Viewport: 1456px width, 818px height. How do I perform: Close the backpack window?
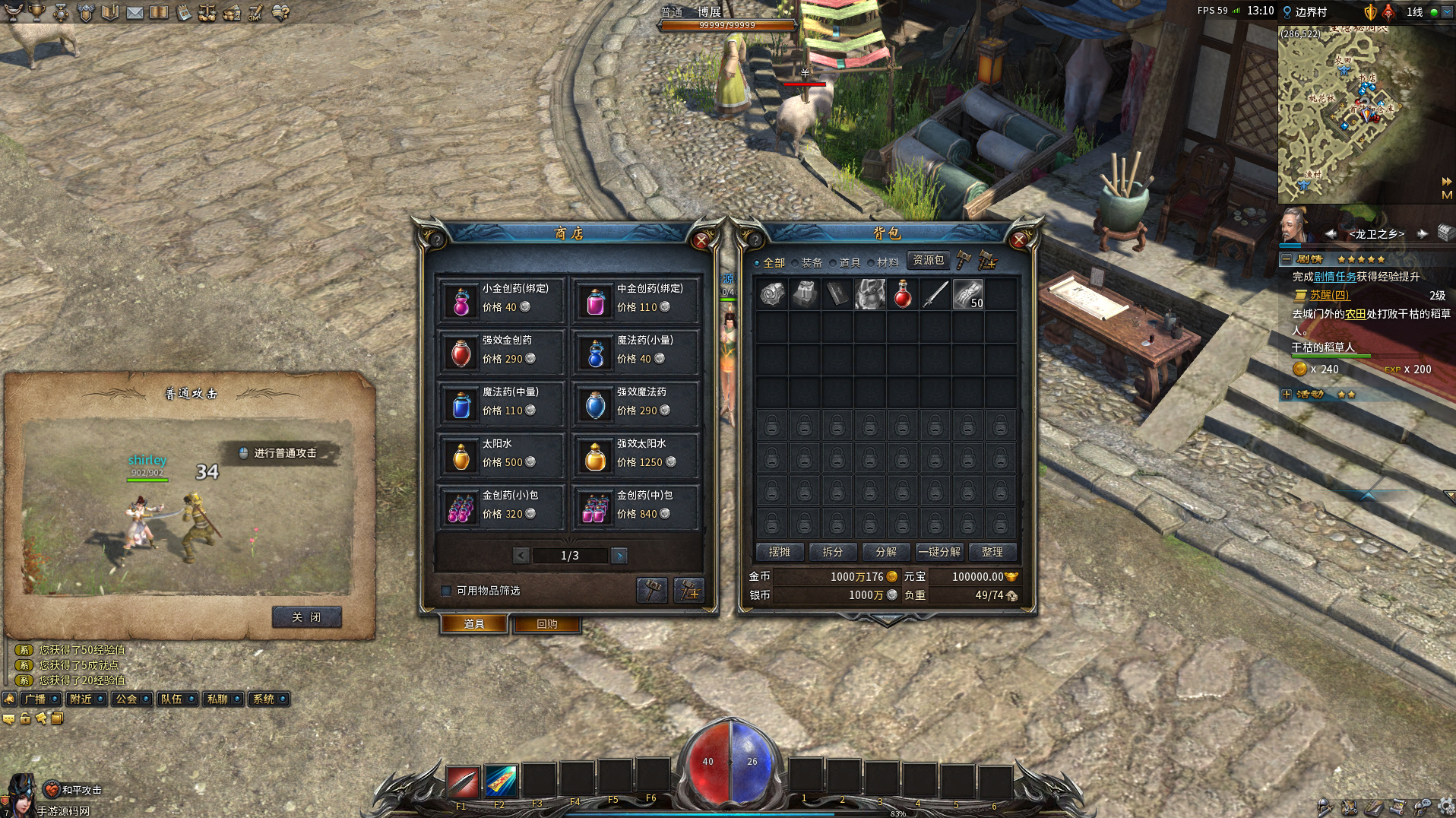coord(1019,241)
